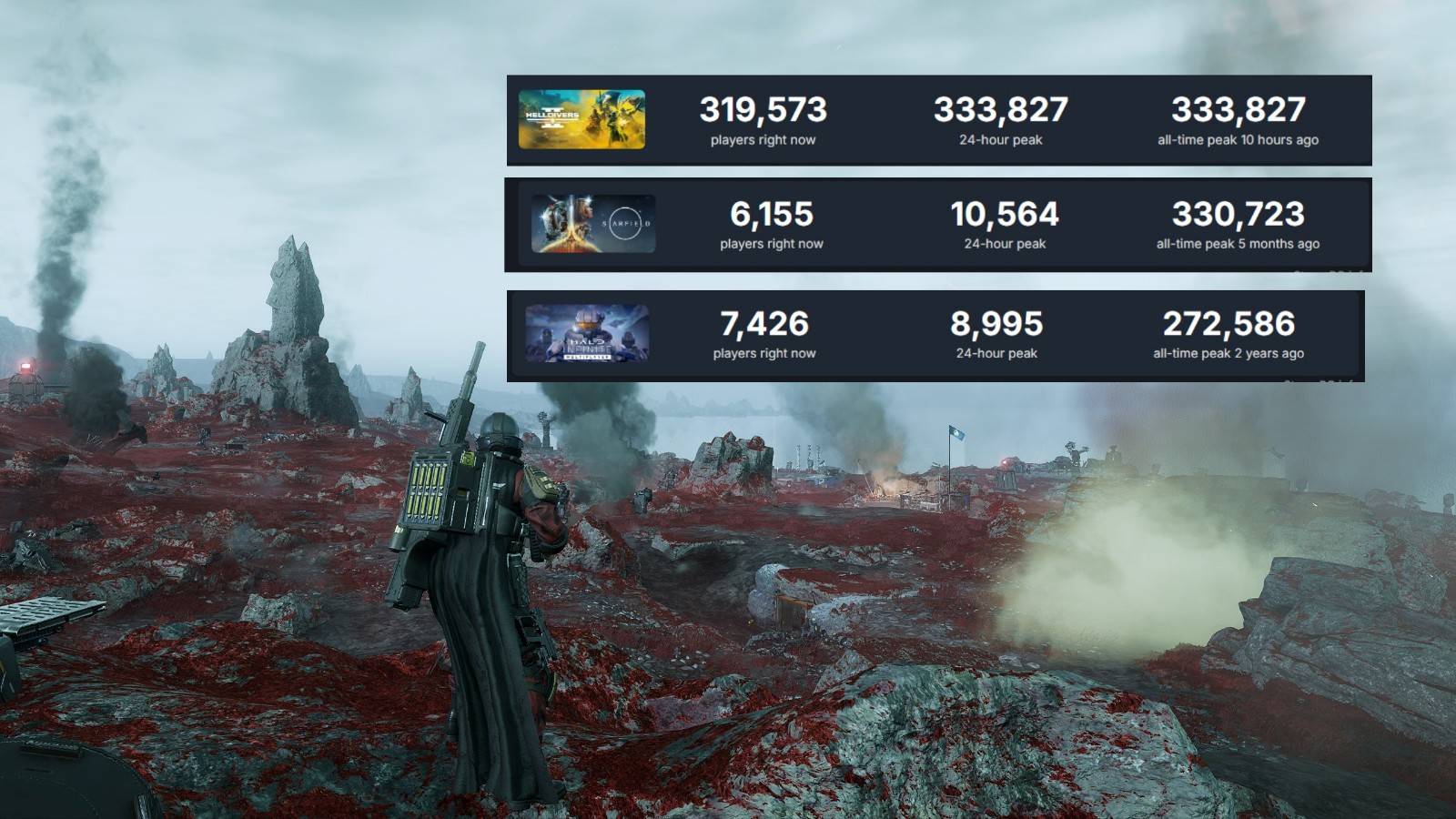This screenshot has height=819, width=1456.
Task: Select the Halo Infinite game thumbnail
Action: [587, 334]
